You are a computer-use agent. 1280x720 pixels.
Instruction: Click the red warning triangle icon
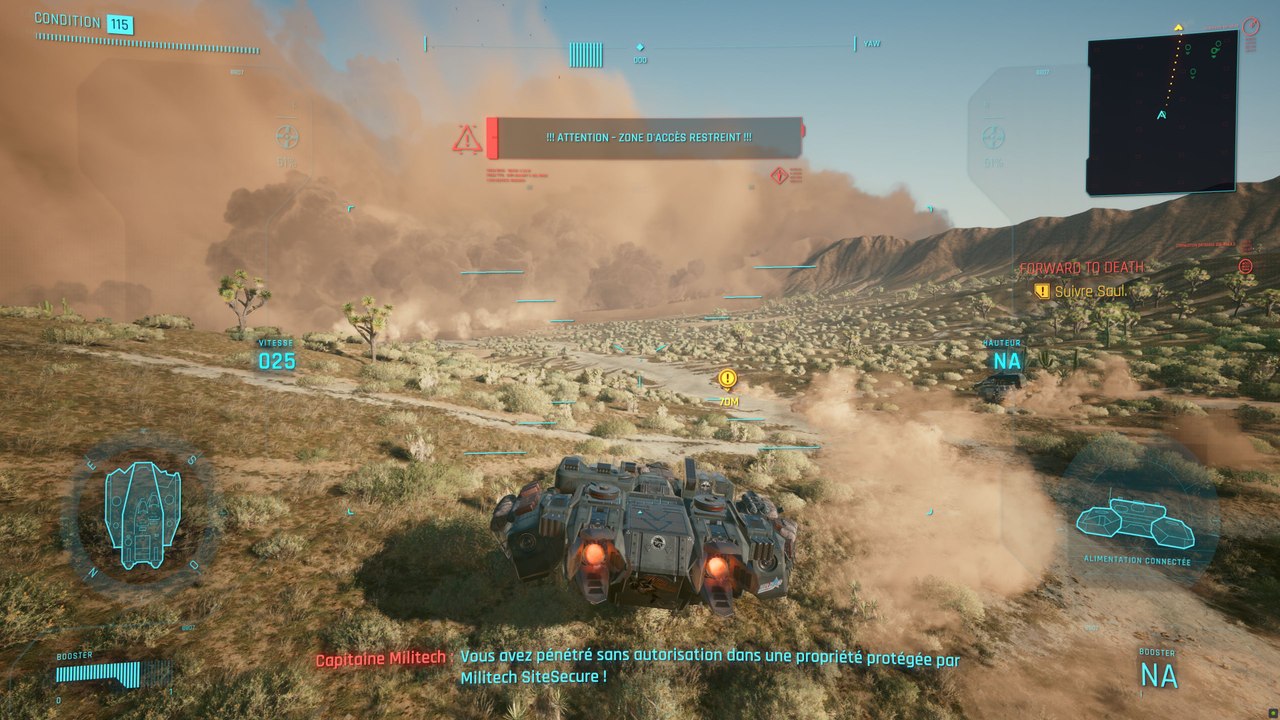pyautogui.click(x=467, y=139)
